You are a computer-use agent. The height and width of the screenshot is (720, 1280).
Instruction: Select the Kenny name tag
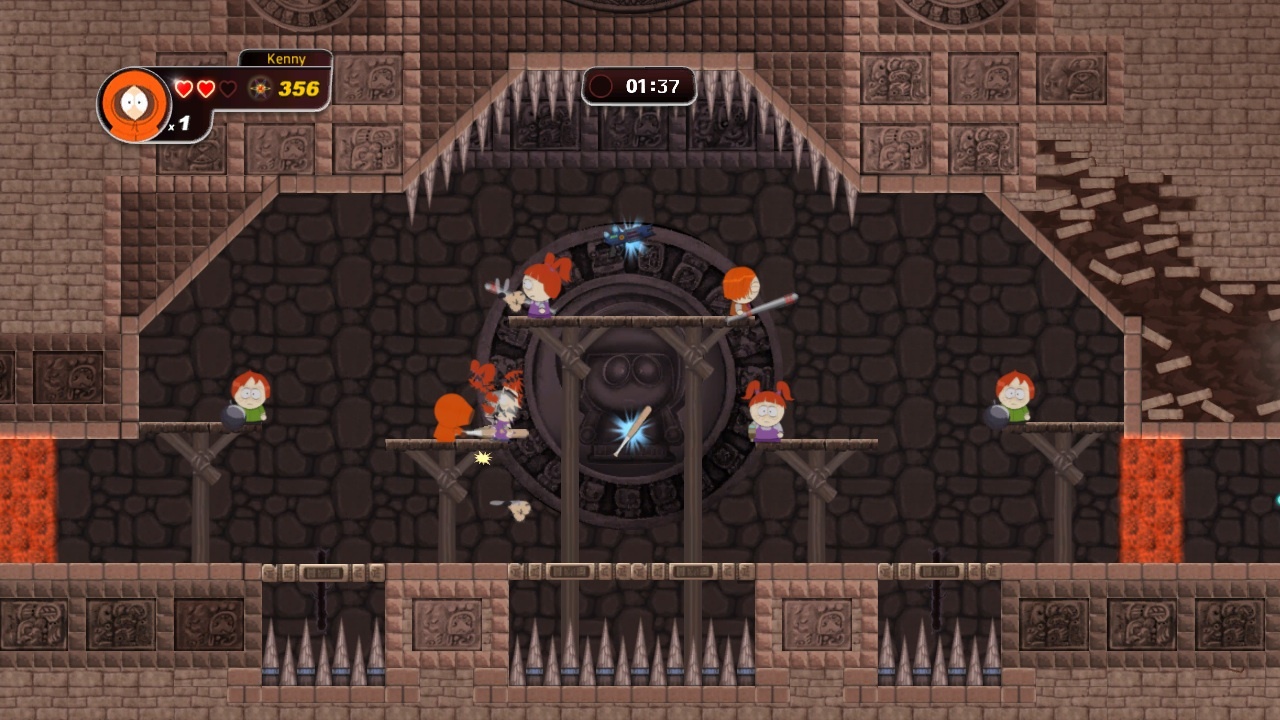(286, 59)
